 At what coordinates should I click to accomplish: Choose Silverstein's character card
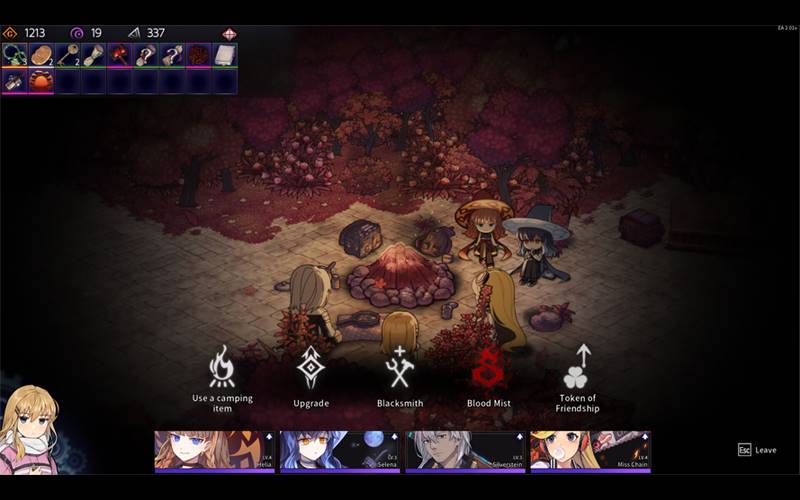pyautogui.click(x=465, y=450)
